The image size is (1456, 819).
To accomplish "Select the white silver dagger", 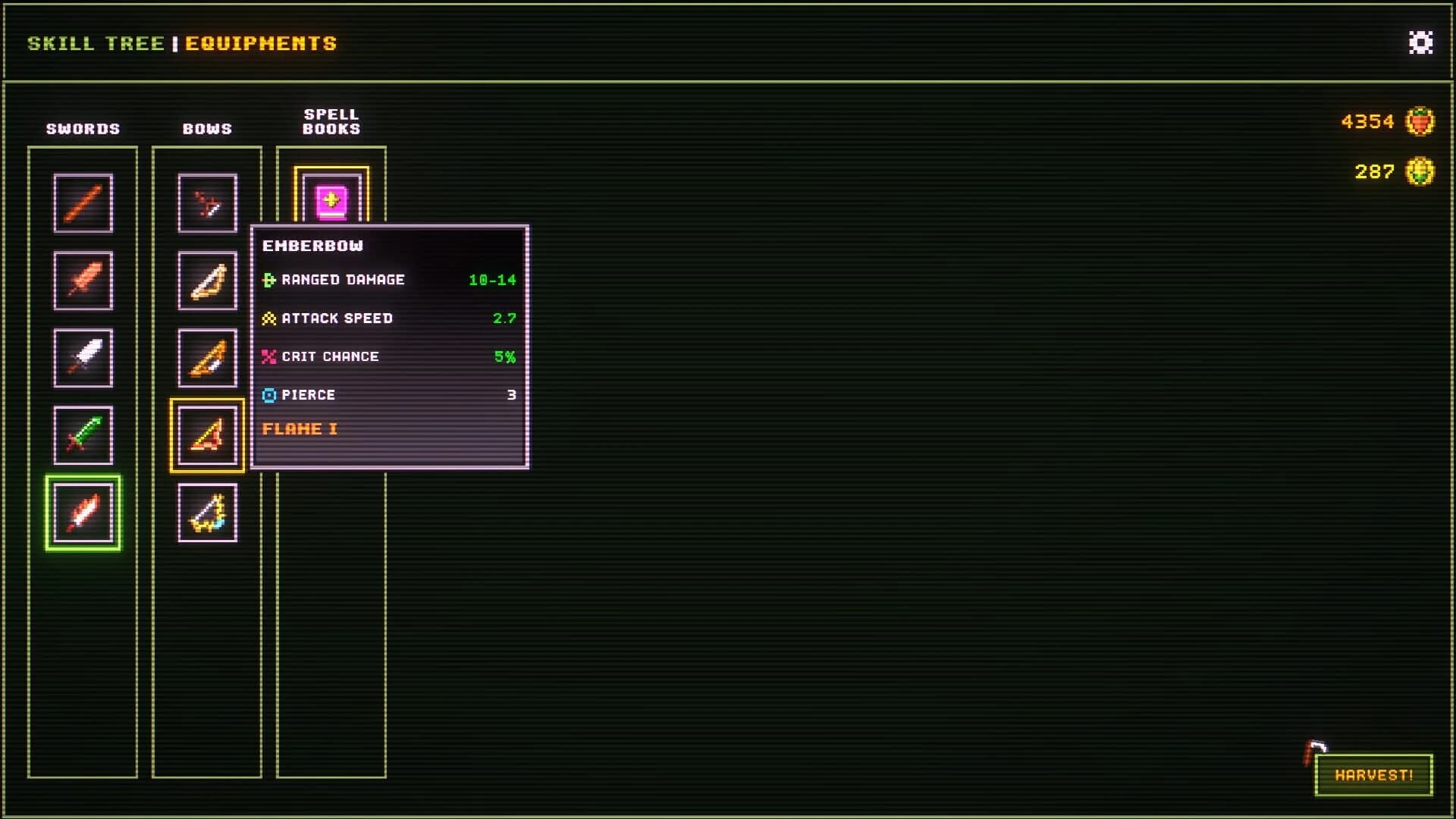I will 83,357.
